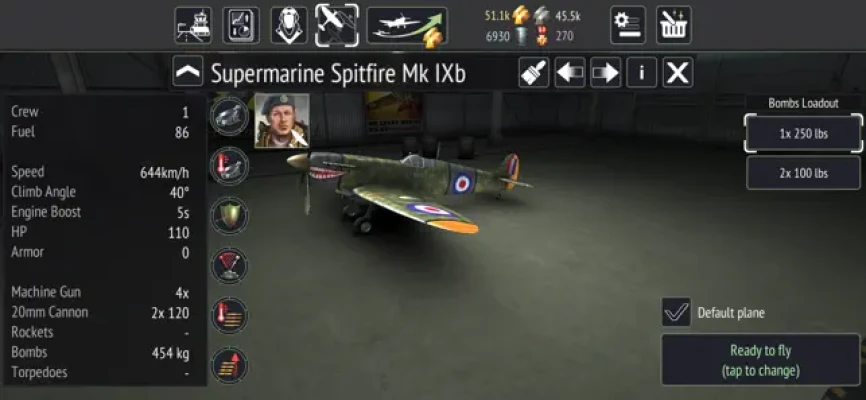This screenshot has width=866, height=400.
Task: Choose the 1x 250 lbs bomb loadout
Action: coord(803,133)
